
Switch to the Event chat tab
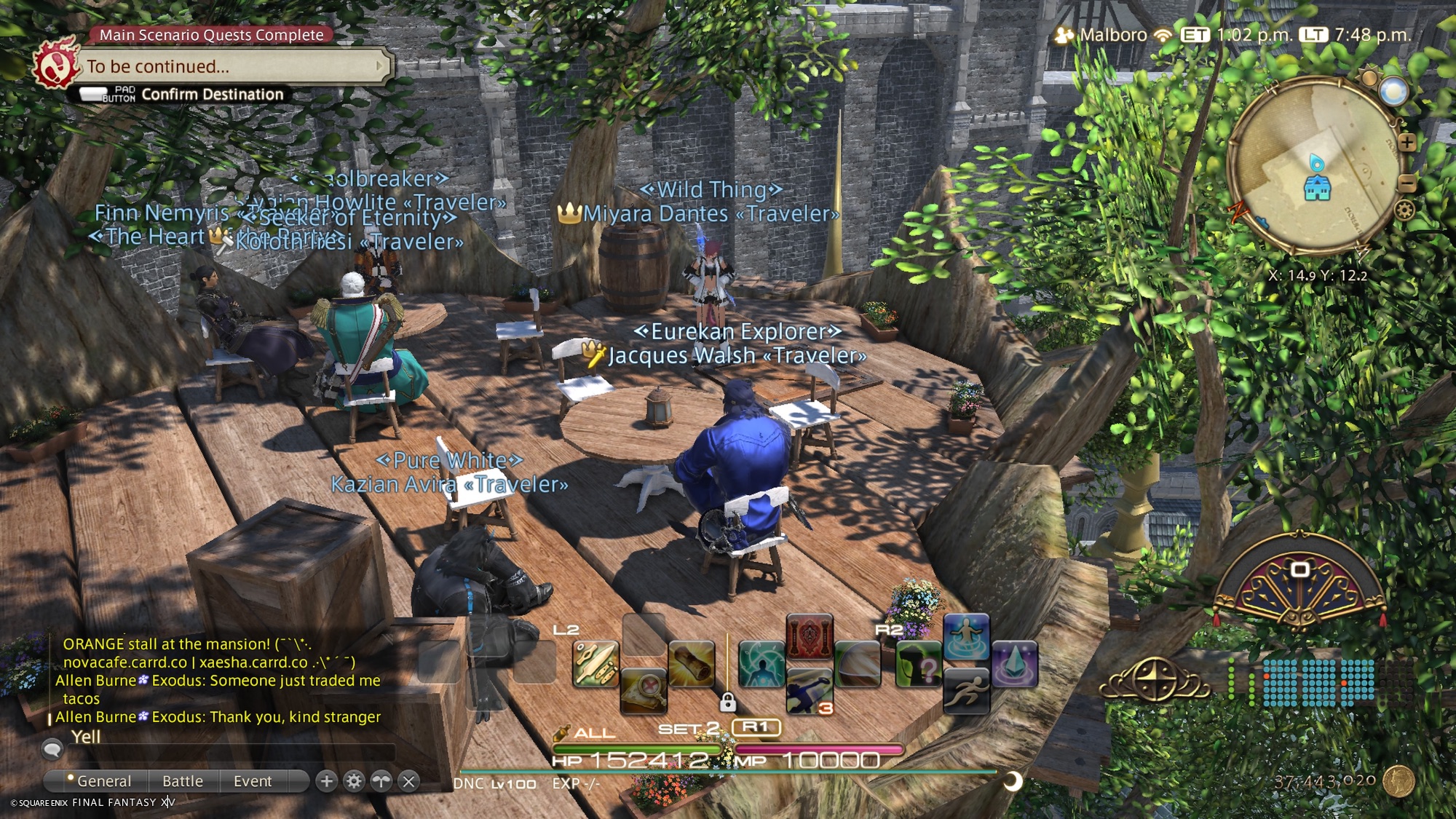(x=252, y=781)
